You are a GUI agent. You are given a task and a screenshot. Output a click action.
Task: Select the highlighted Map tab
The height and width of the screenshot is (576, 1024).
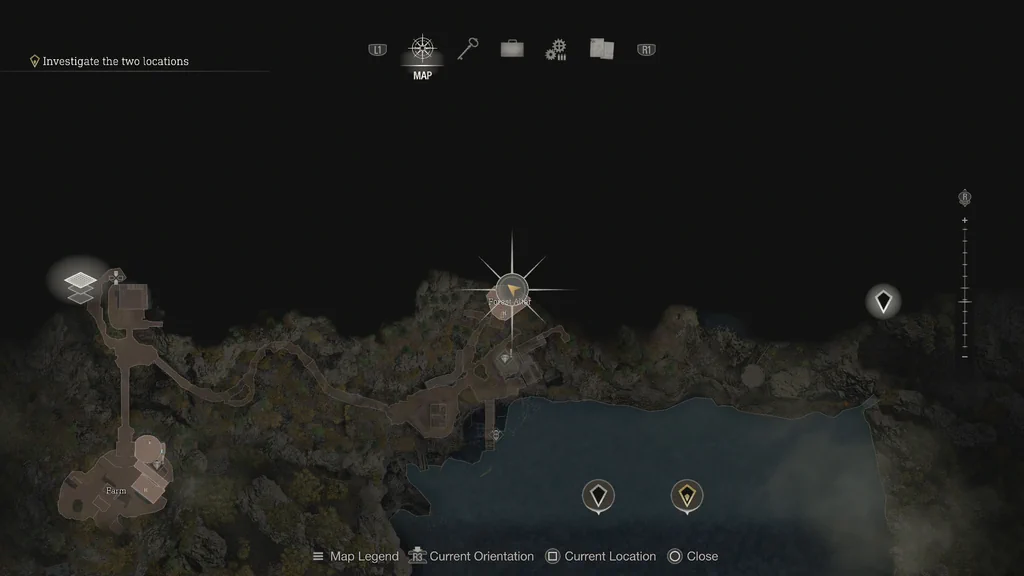[423, 52]
